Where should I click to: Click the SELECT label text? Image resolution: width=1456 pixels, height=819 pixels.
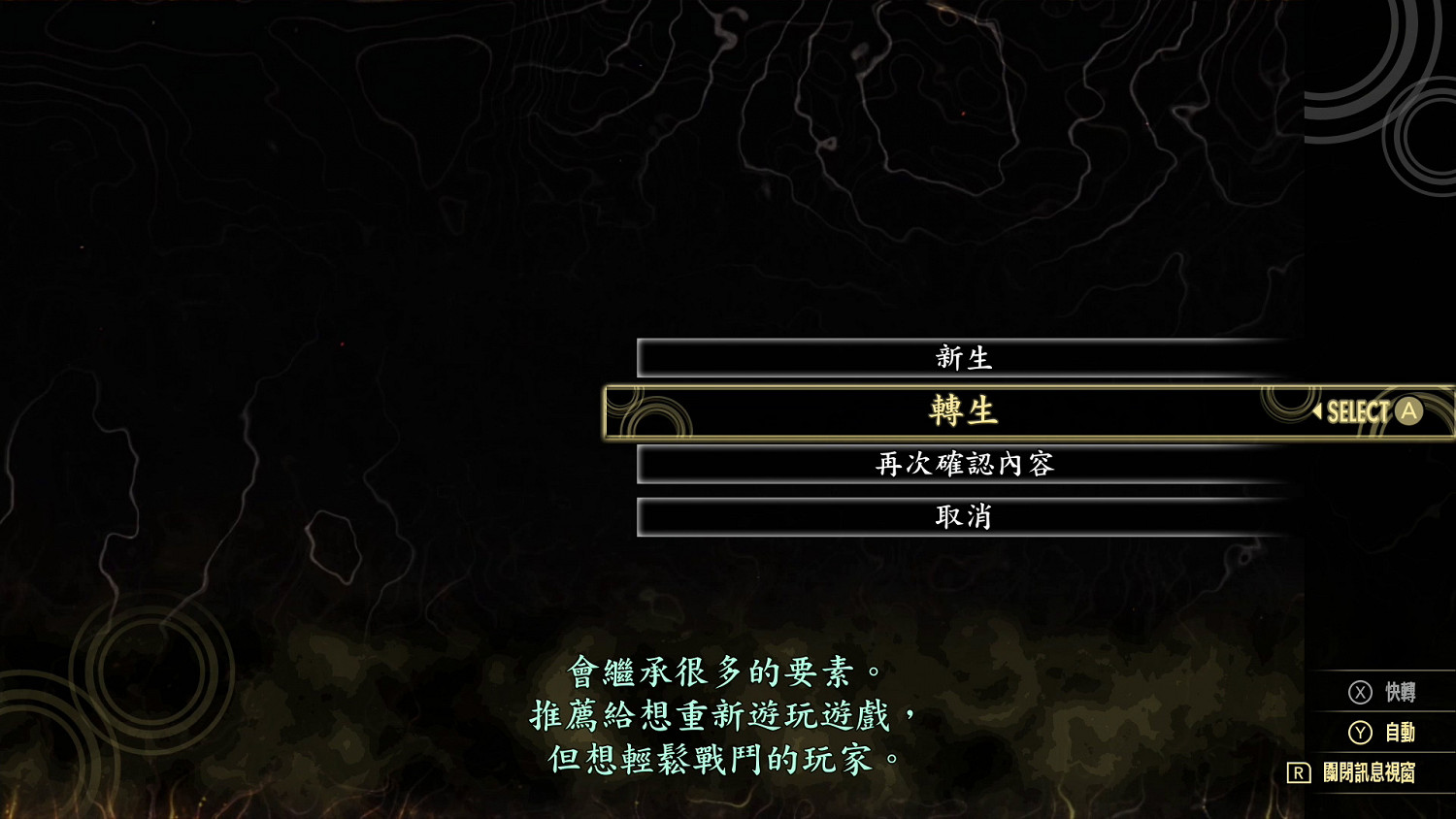[x=1361, y=411]
